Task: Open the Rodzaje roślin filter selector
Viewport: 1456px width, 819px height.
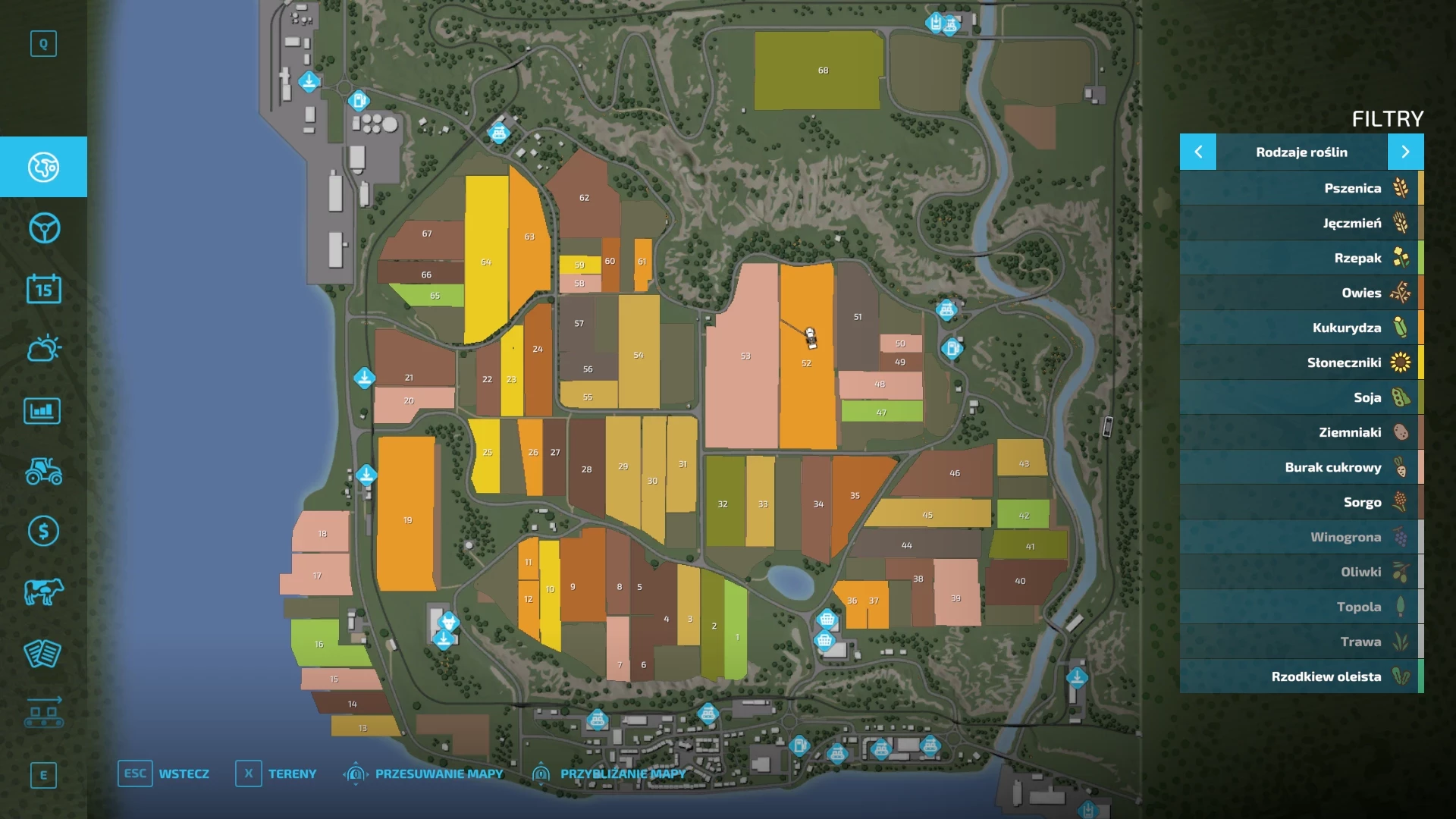Action: pos(1302,152)
